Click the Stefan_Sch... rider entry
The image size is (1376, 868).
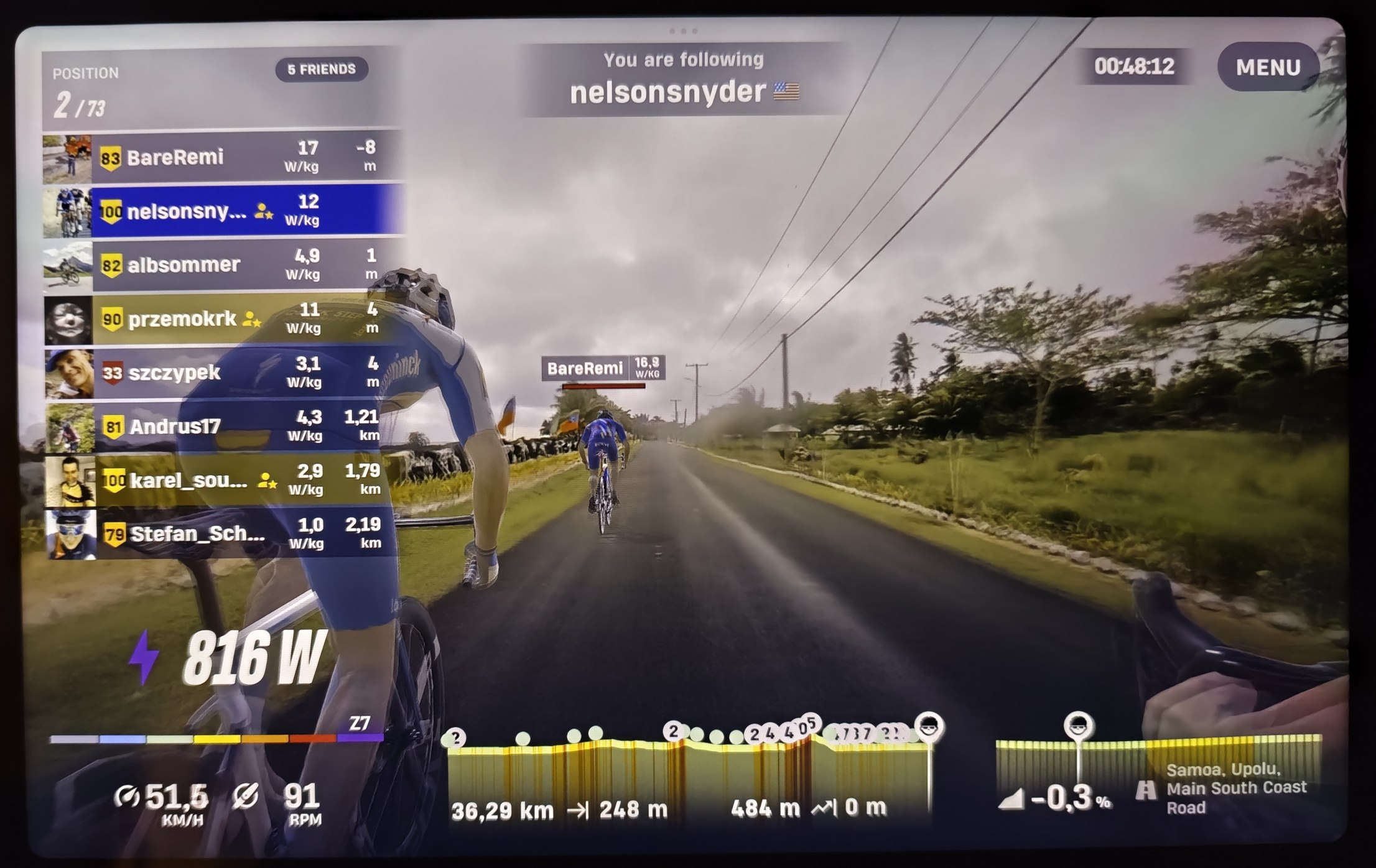tap(224, 534)
